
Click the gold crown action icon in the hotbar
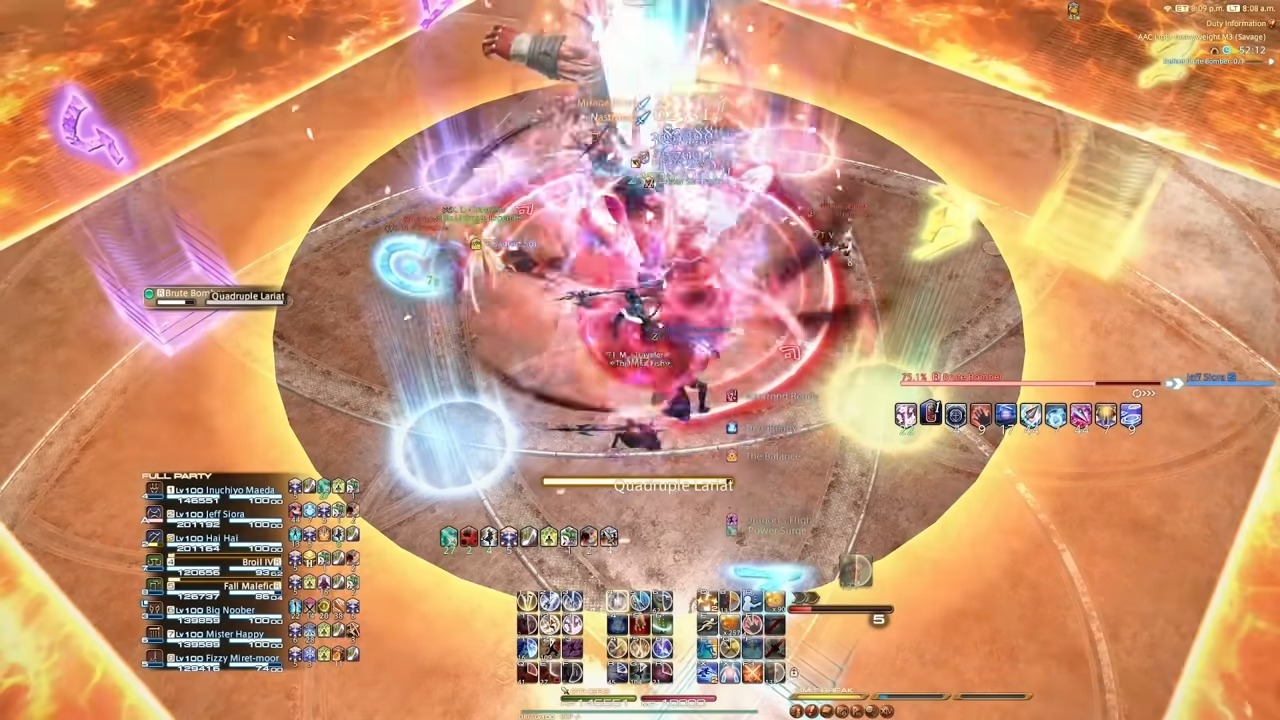(x=729, y=648)
